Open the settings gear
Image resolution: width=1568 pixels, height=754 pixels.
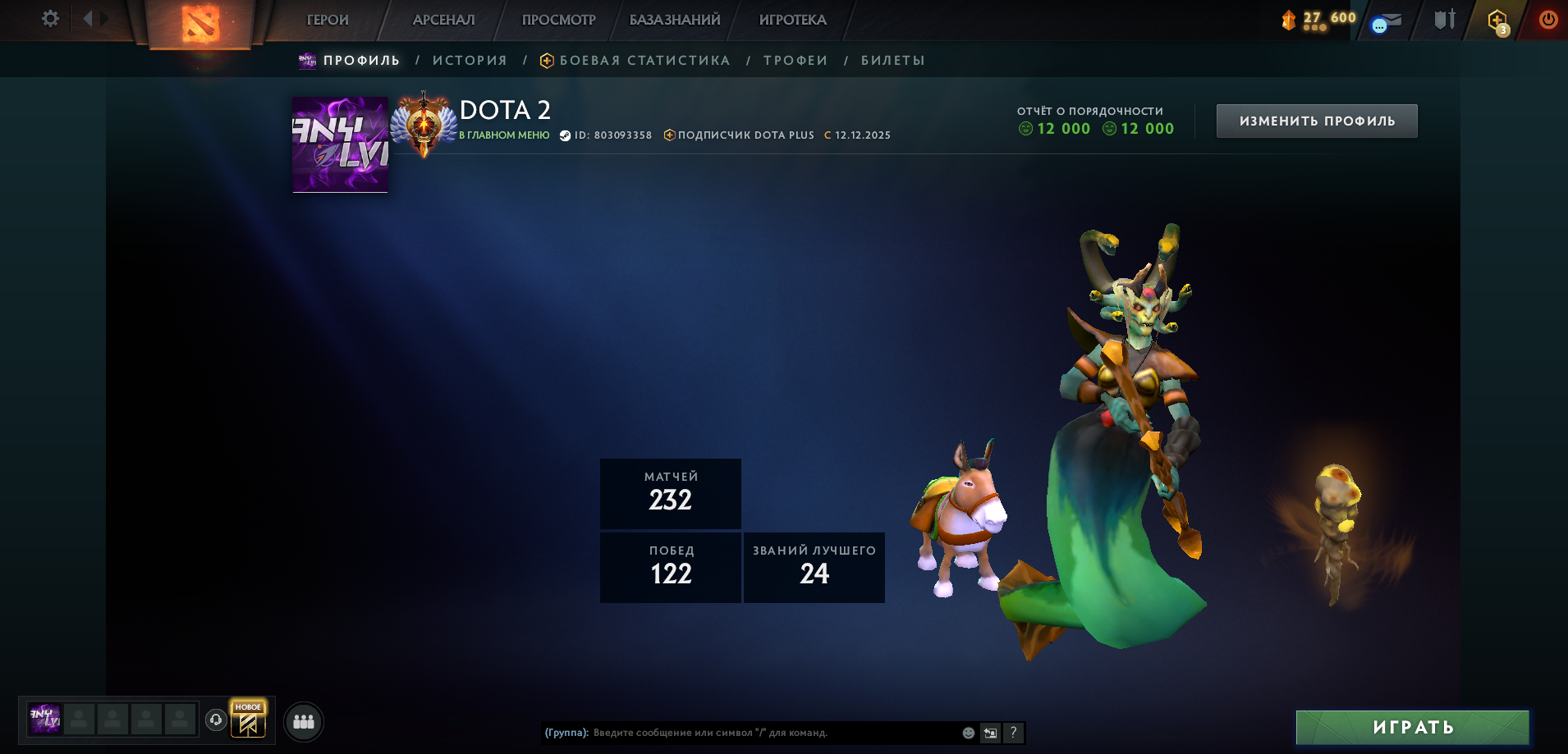pos(49,18)
